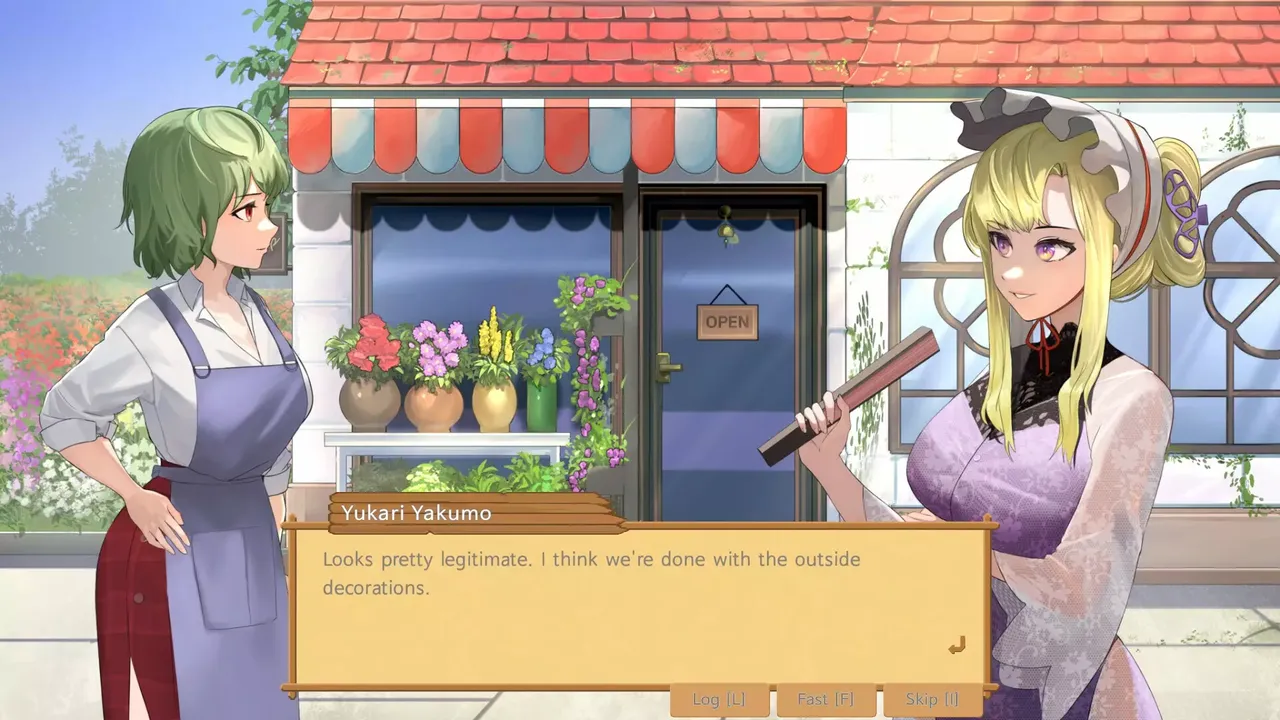This screenshot has width=1280, height=720.
Task: Click Yukari's red neck ribbon
Action: (1043, 340)
